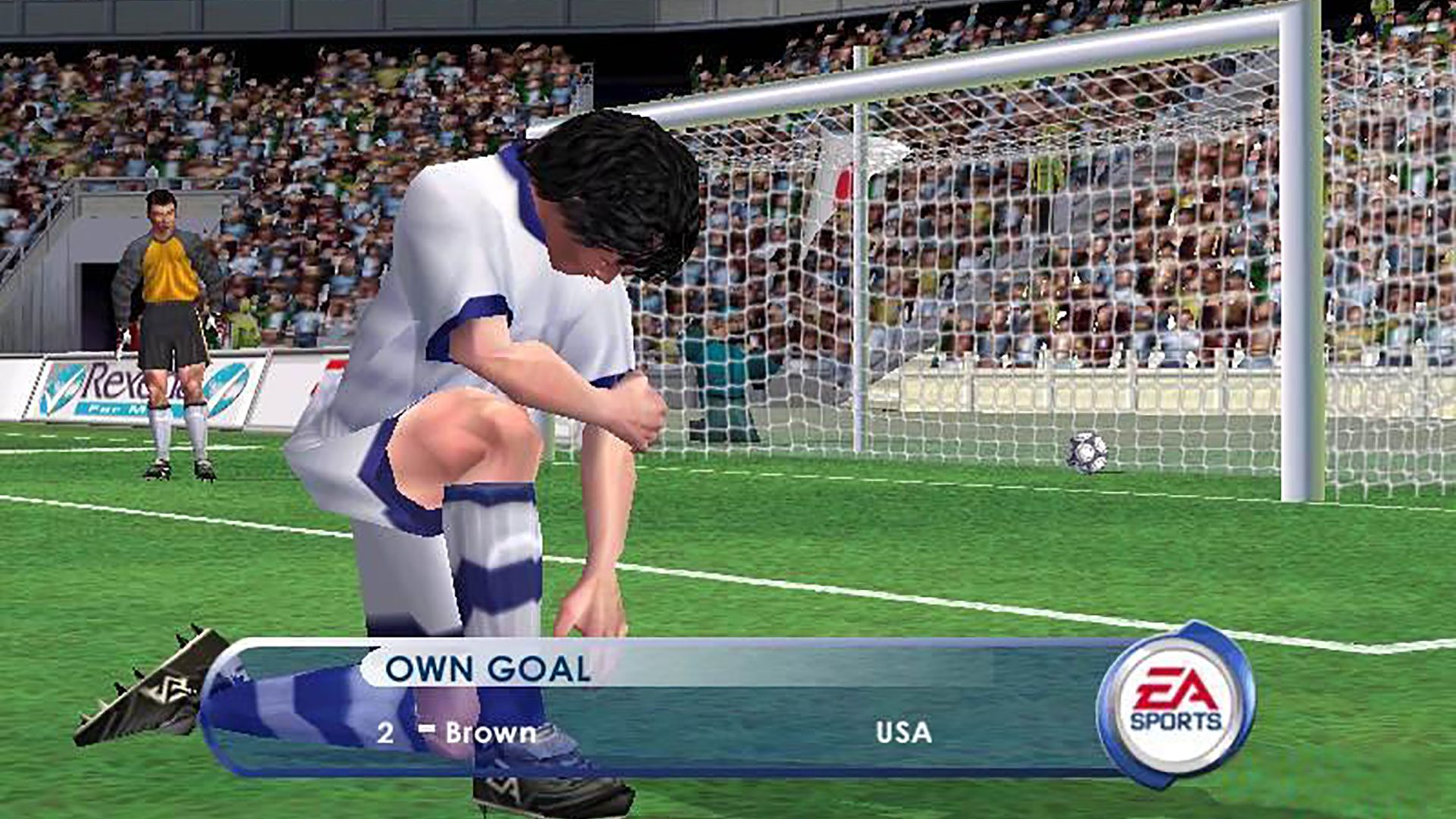The image size is (1456, 819).
Task: Expand the player details for Brown
Action: point(489,734)
